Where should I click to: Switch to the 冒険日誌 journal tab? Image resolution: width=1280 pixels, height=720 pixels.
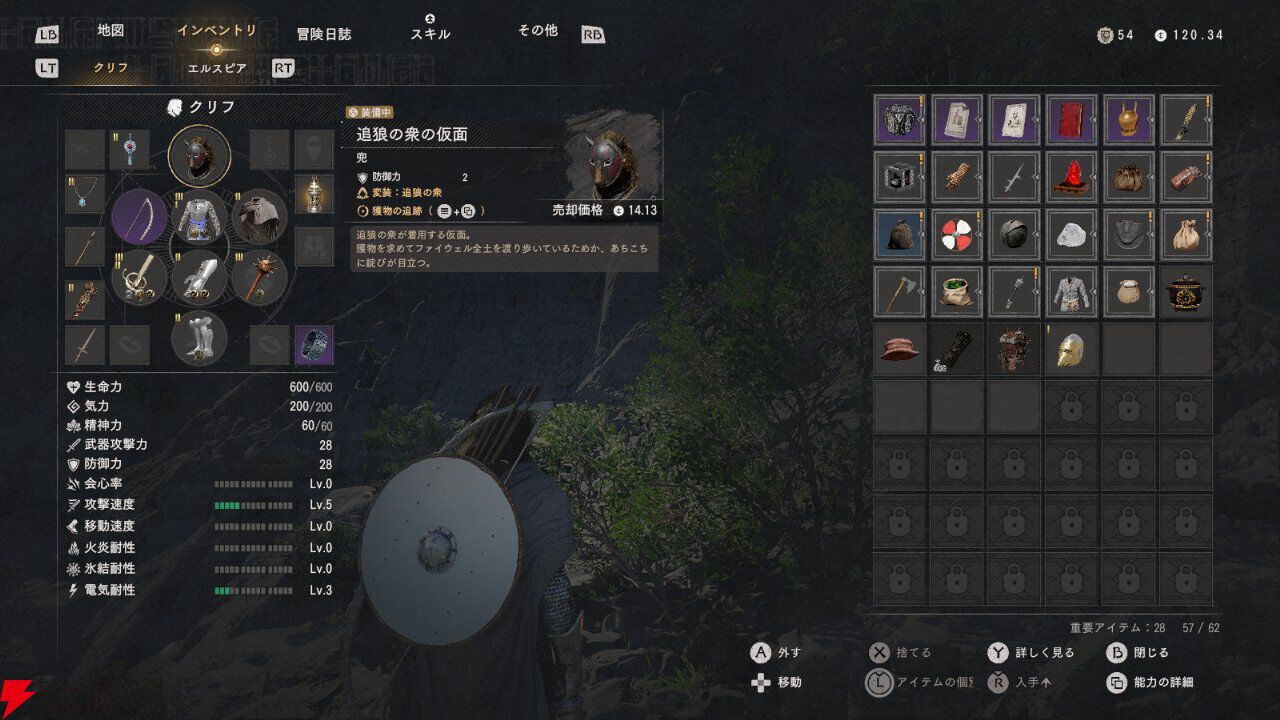click(x=324, y=33)
